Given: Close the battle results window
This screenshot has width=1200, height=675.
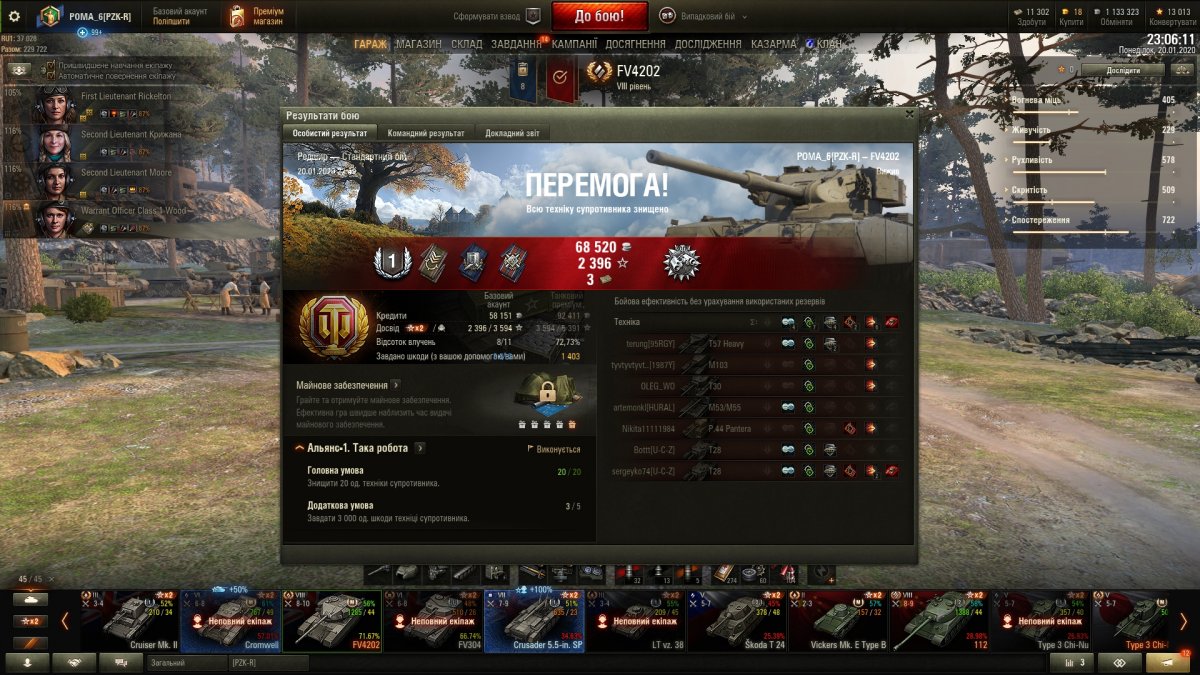Looking at the screenshot, I should pos(909,115).
